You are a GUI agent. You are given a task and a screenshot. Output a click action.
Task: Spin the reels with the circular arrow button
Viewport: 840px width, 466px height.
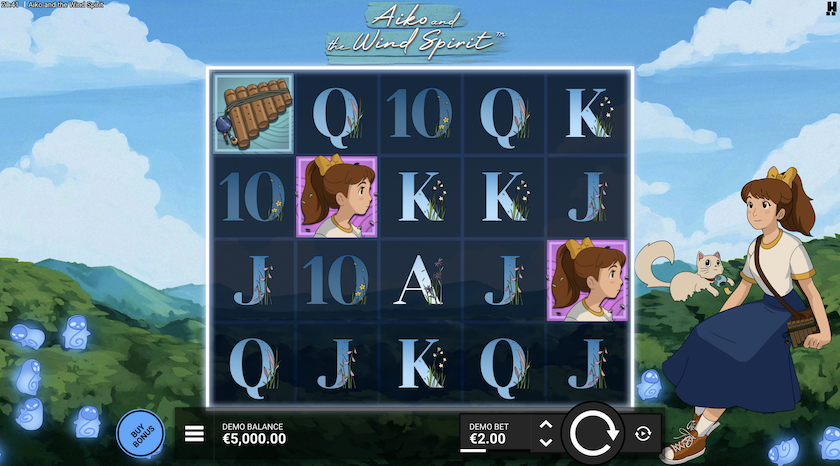coord(594,433)
